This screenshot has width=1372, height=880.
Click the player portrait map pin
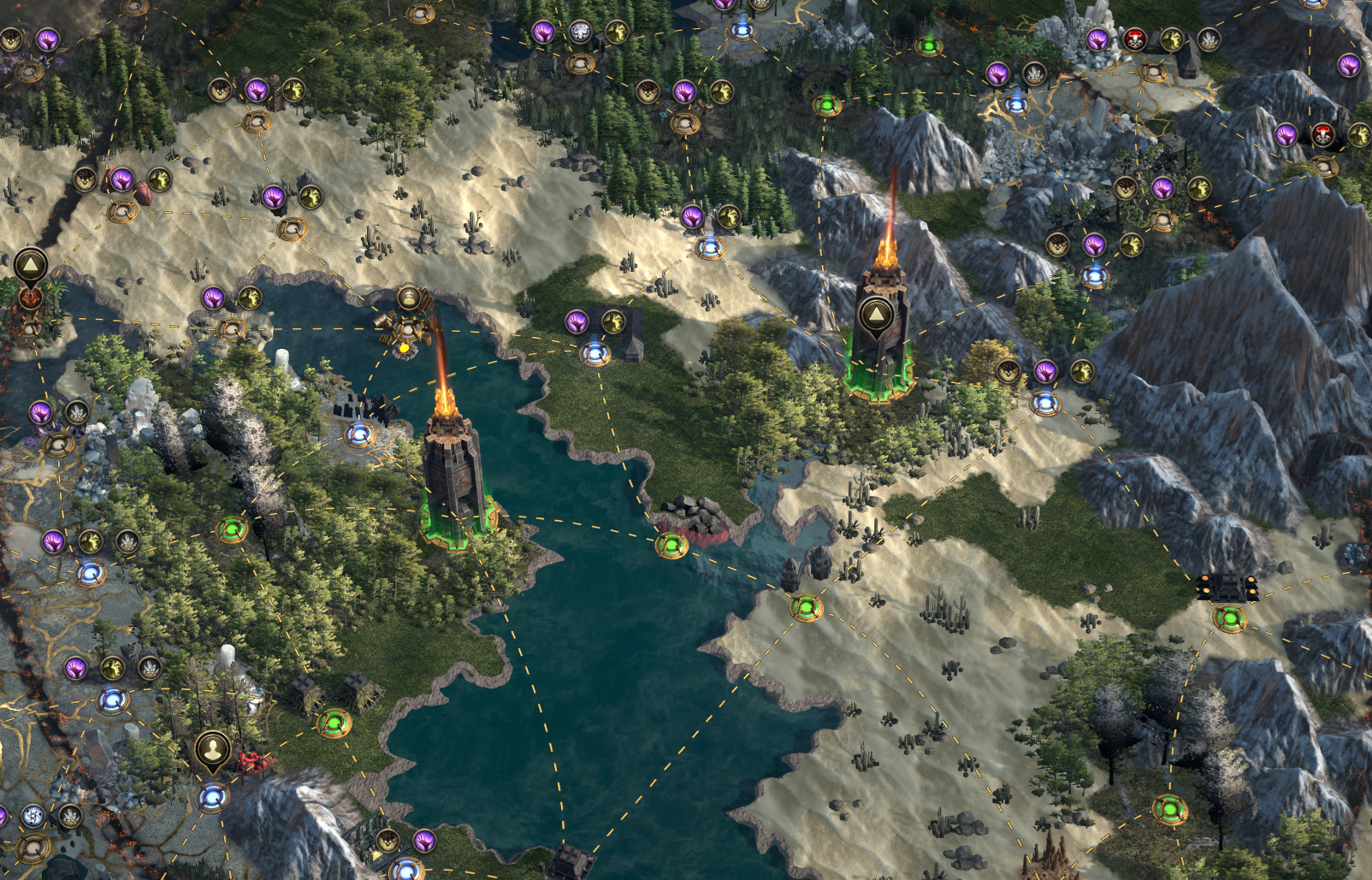tap(211, 750)
